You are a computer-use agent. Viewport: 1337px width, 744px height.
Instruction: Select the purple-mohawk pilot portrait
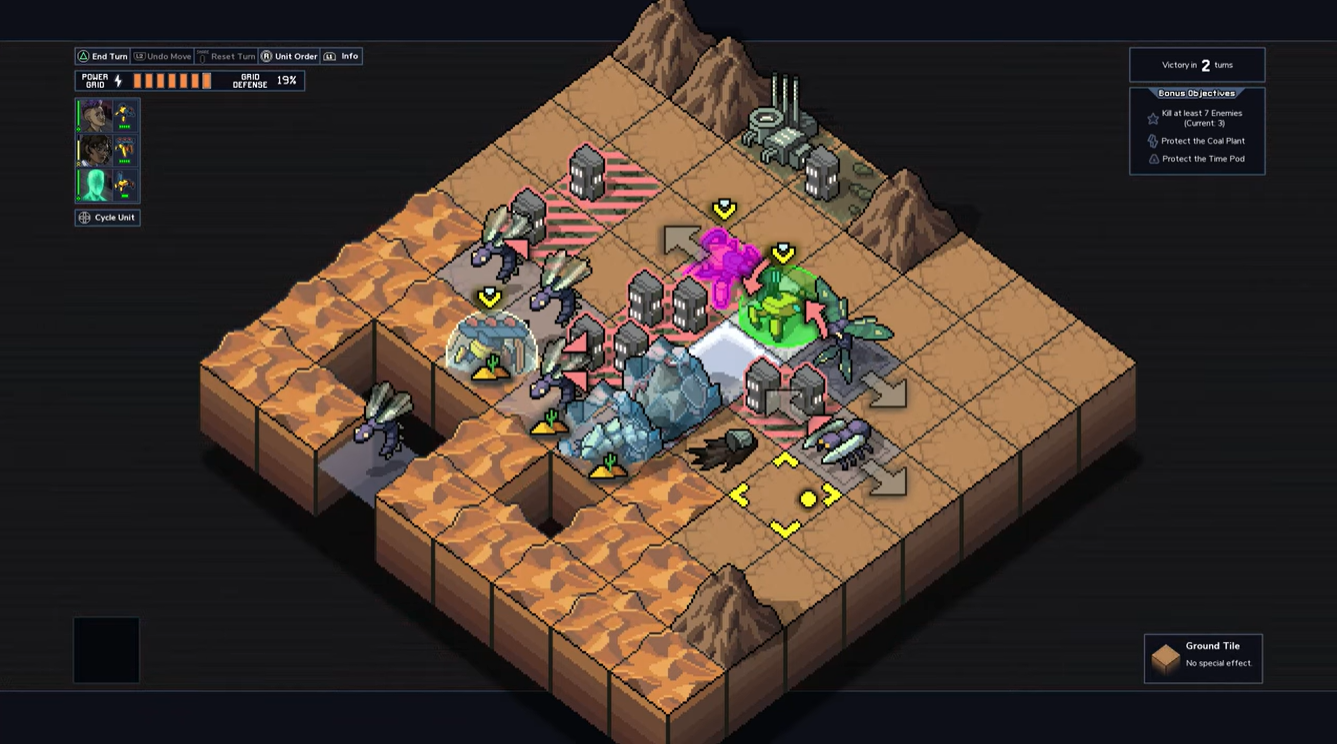click(95, 116)
